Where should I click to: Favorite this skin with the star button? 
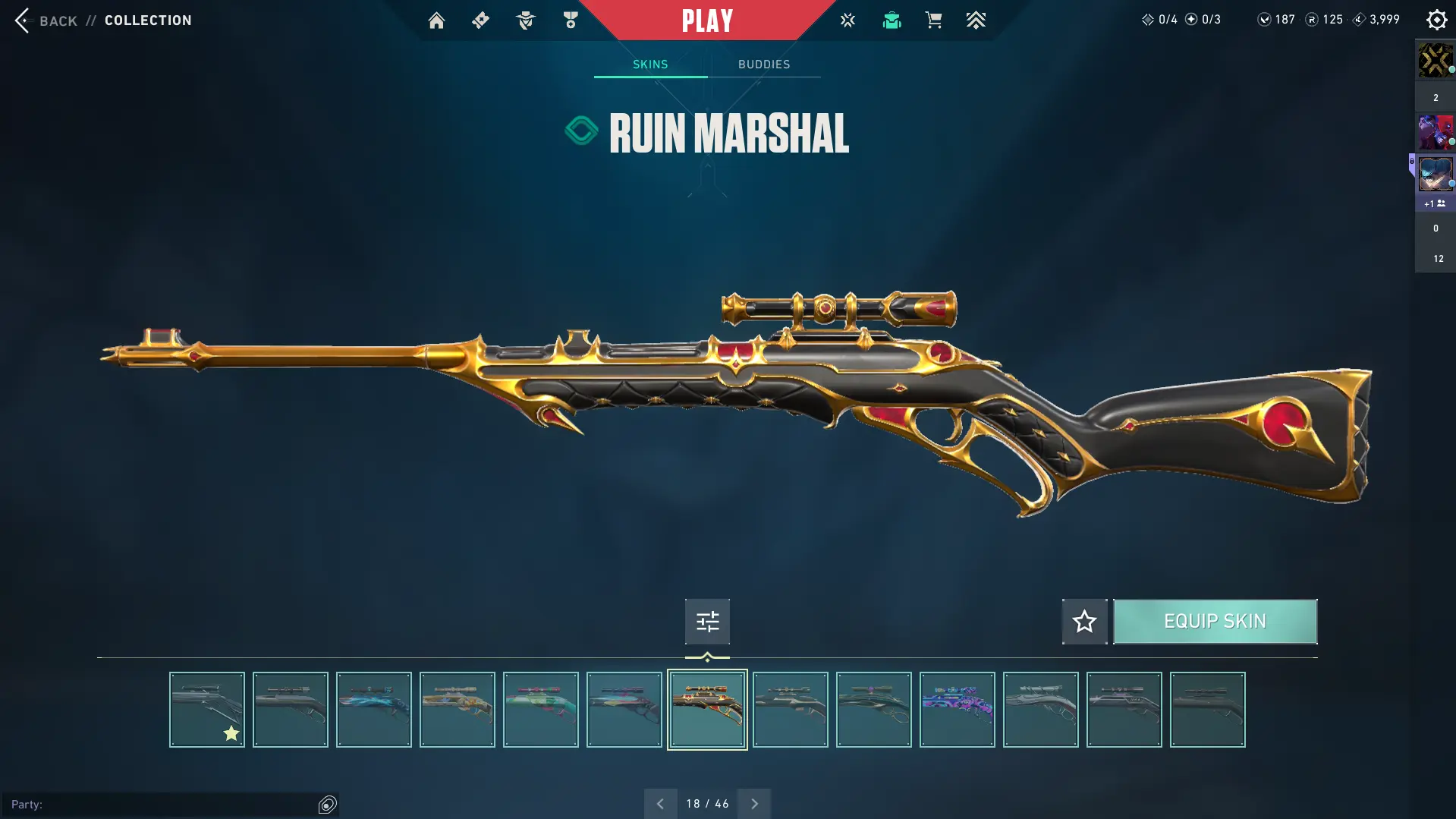click(1084, 622)
